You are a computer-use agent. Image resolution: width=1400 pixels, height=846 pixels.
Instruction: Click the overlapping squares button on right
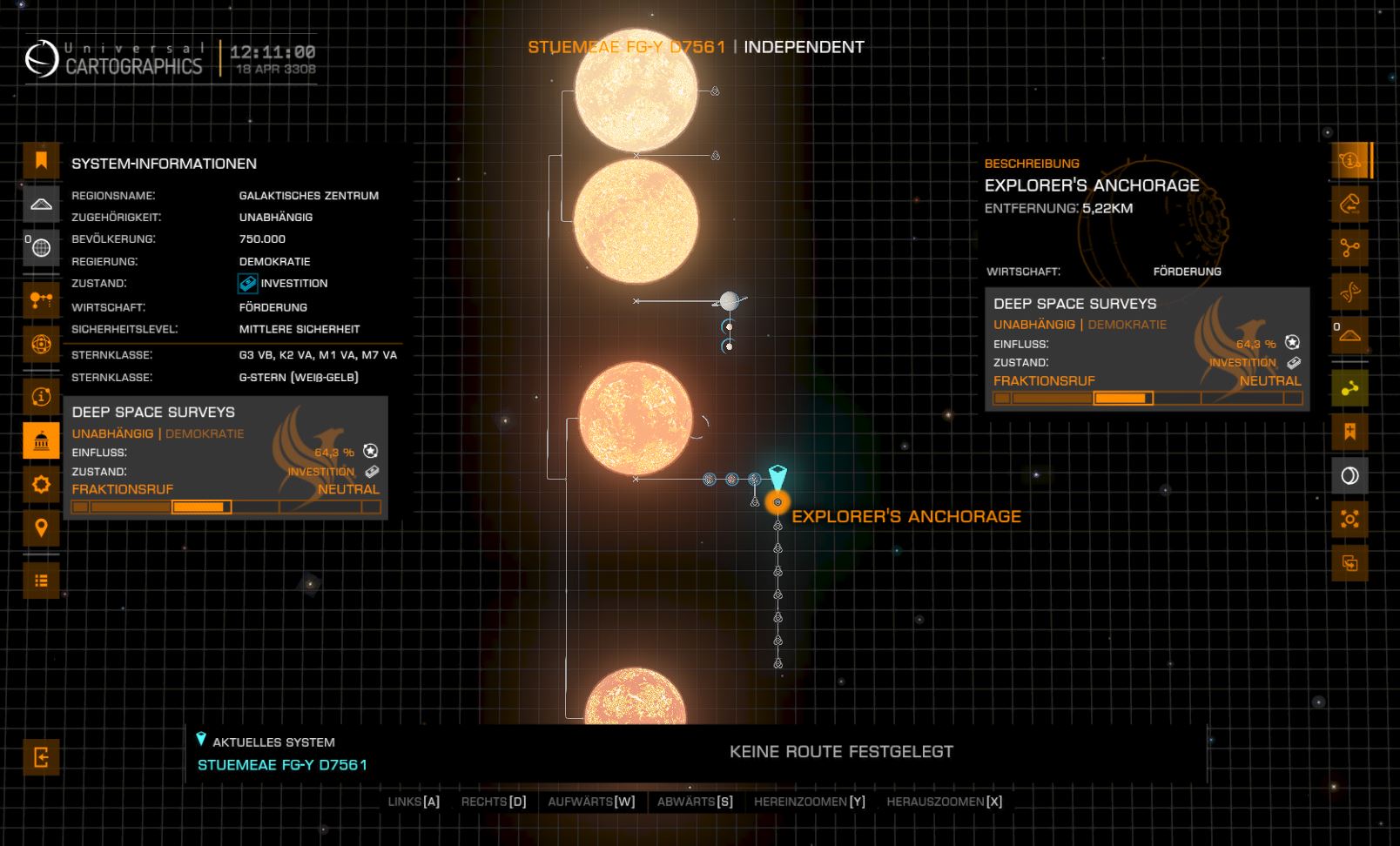coord(1350,563)
